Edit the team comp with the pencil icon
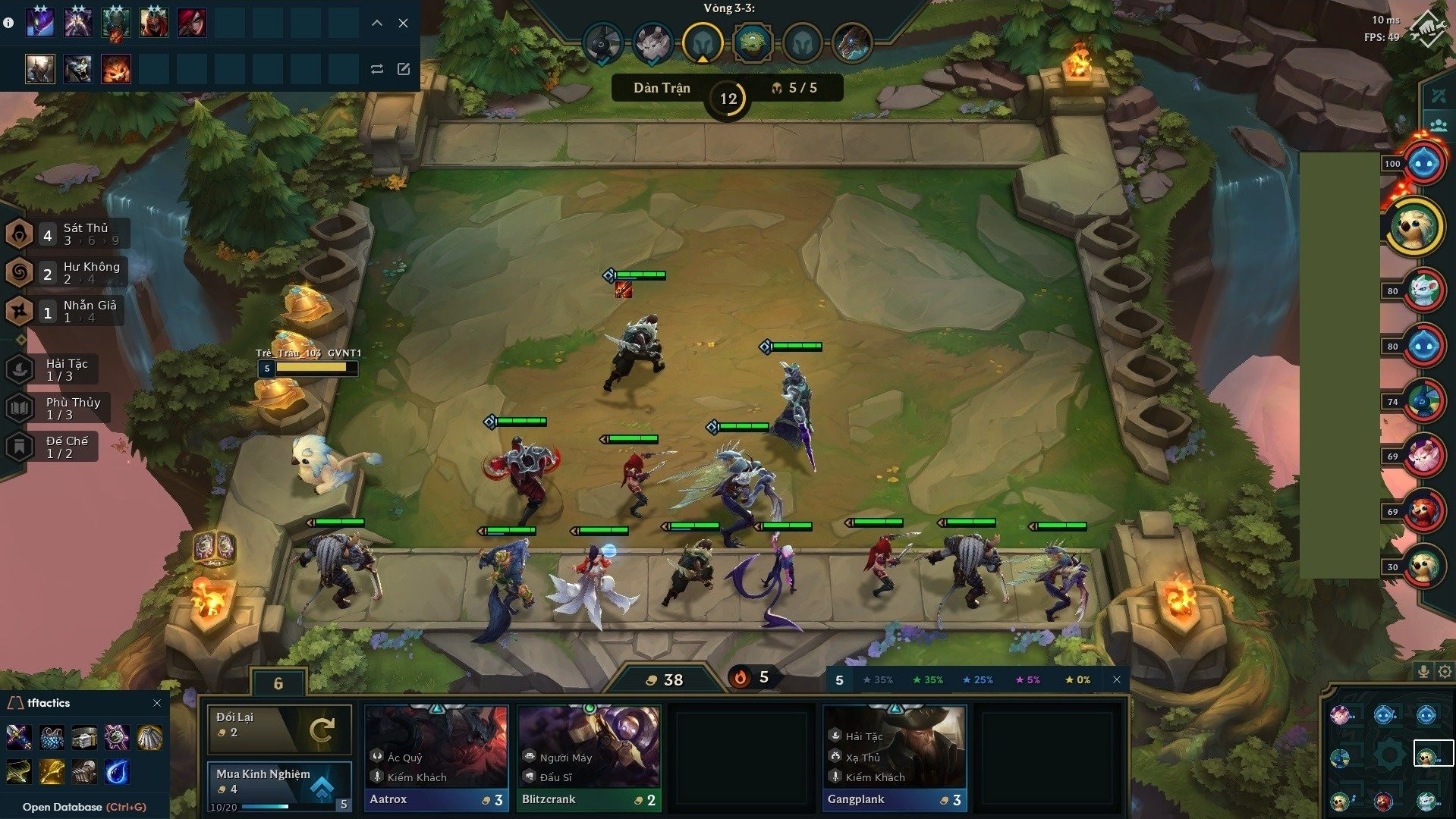Viewport: 1456px width, 819px height. pos(404,69)
